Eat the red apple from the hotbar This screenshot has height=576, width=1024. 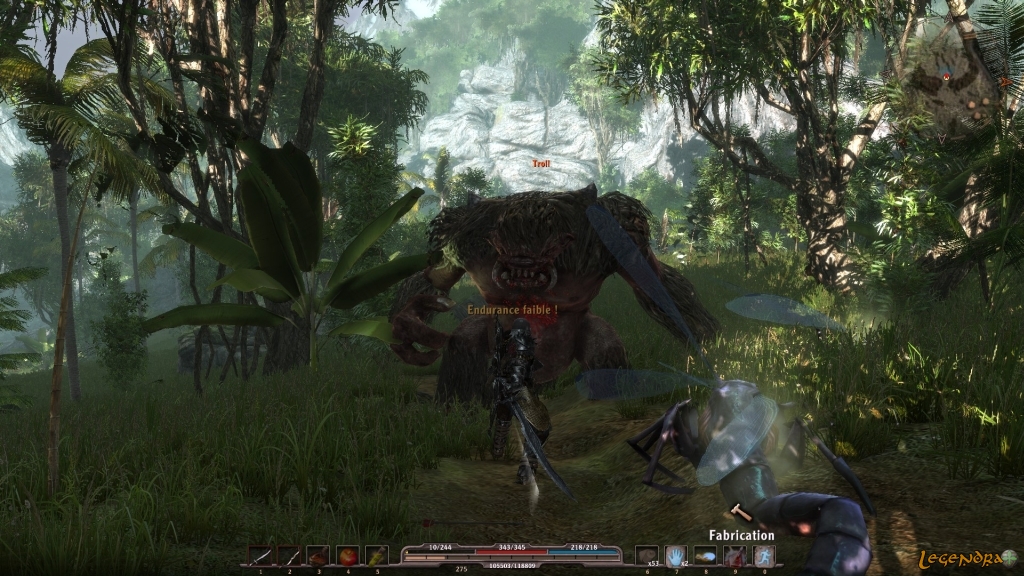pyautogui.click(x=347, y=555)
